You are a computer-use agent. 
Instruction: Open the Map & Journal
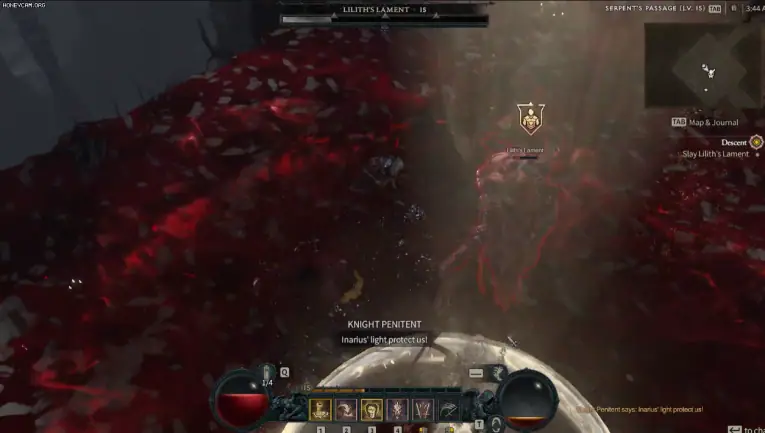(x=714, y=122)
